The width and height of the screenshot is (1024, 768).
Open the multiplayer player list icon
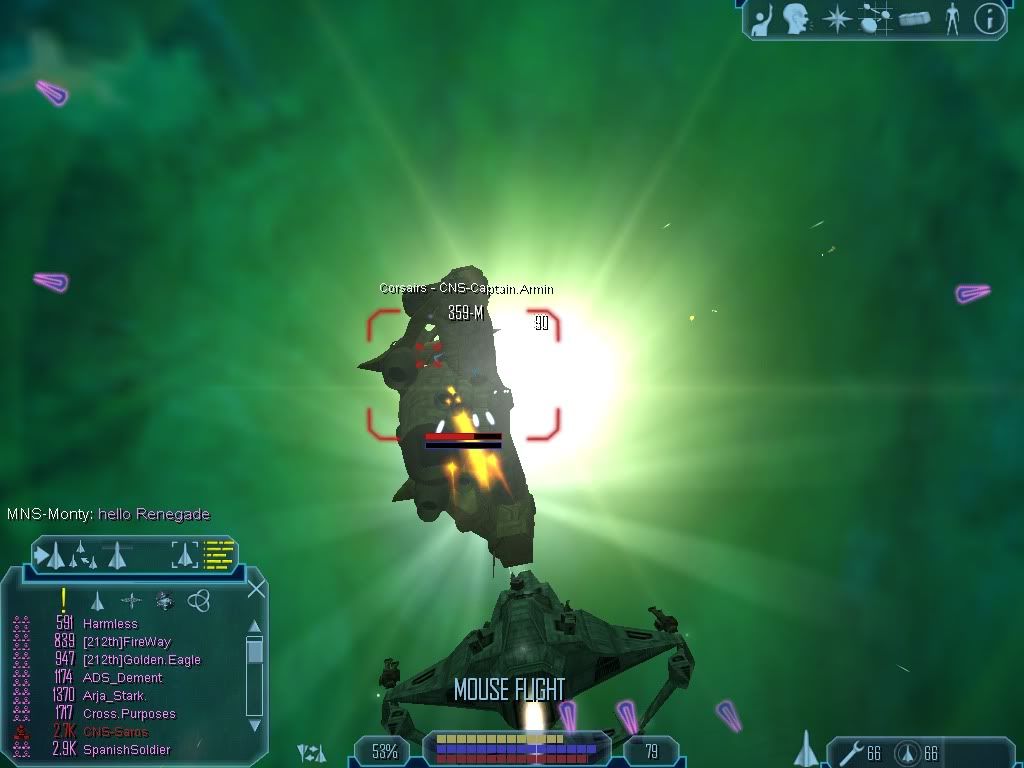(x=764, y=18)
